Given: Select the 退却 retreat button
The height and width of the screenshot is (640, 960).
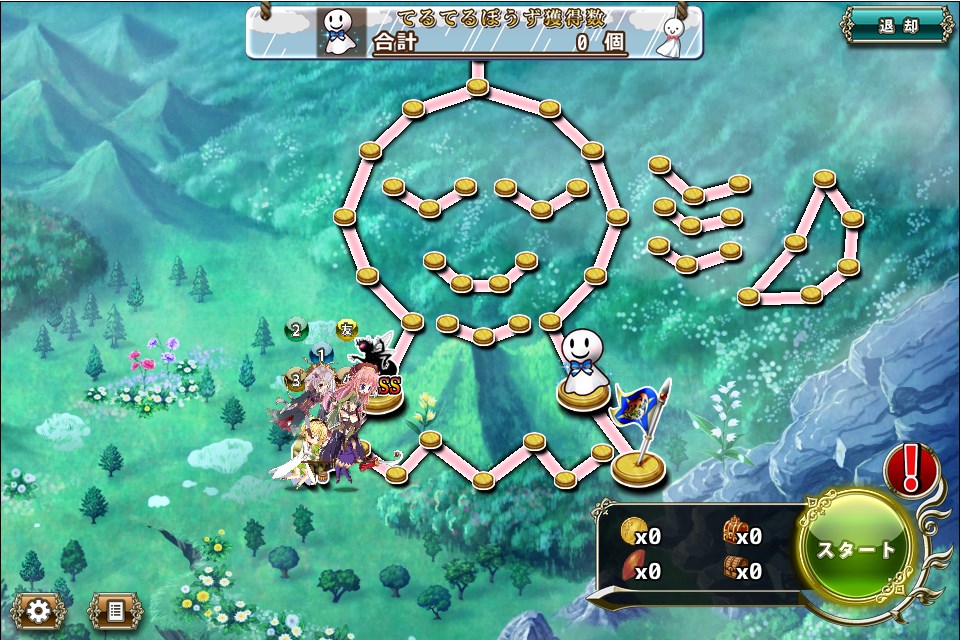Looking at the screenshot, I should point(897,26).
